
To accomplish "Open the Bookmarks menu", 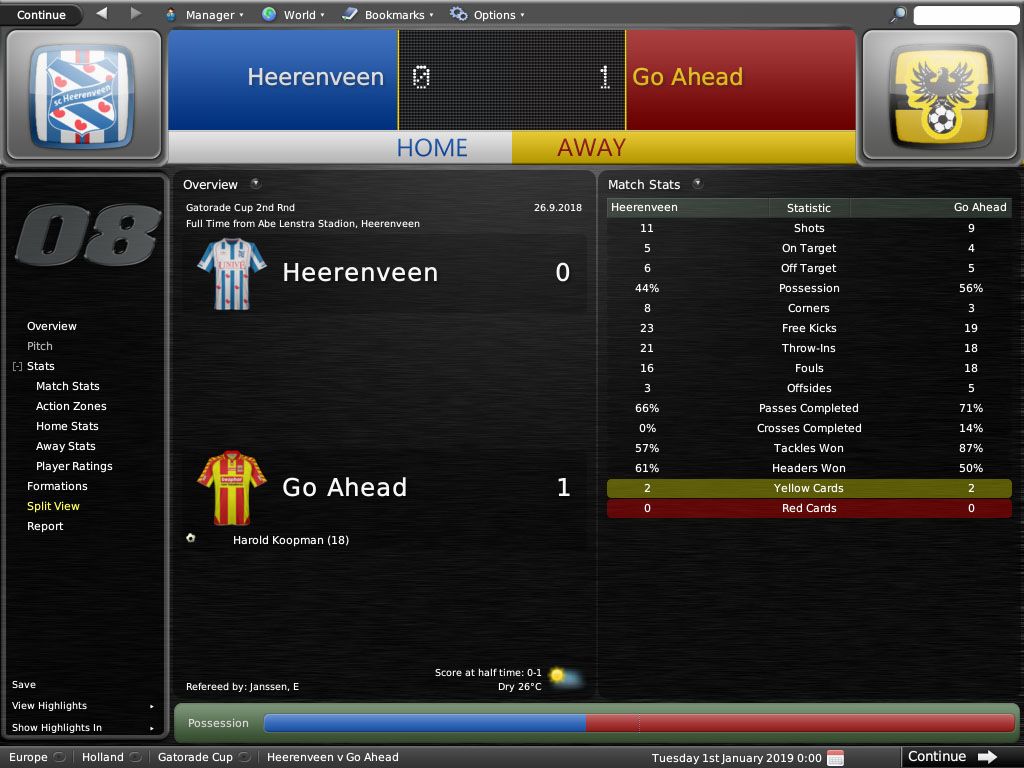I will point(387,15).
